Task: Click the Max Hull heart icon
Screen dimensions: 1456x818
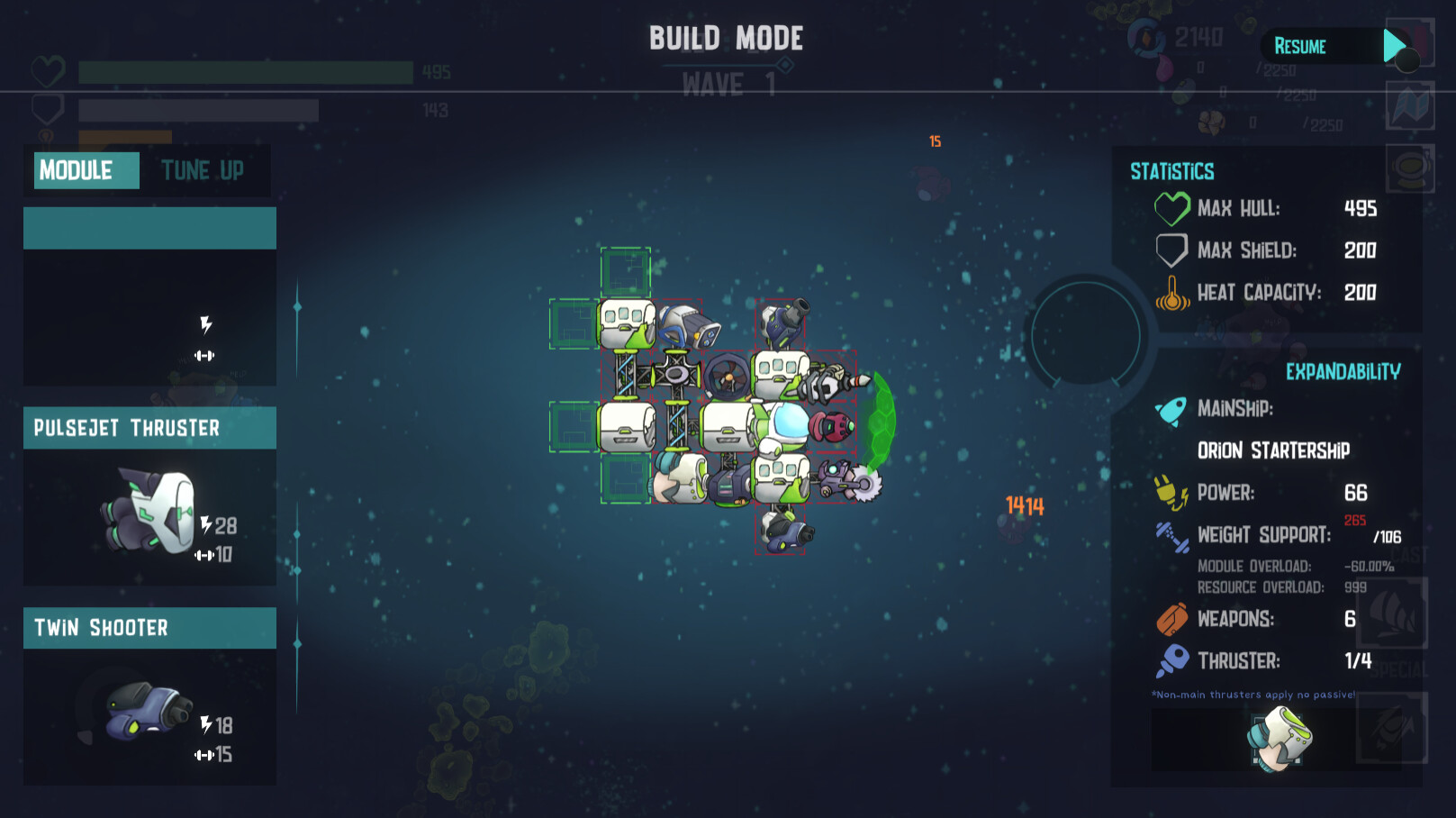Action: click(x=1171, y=208)
